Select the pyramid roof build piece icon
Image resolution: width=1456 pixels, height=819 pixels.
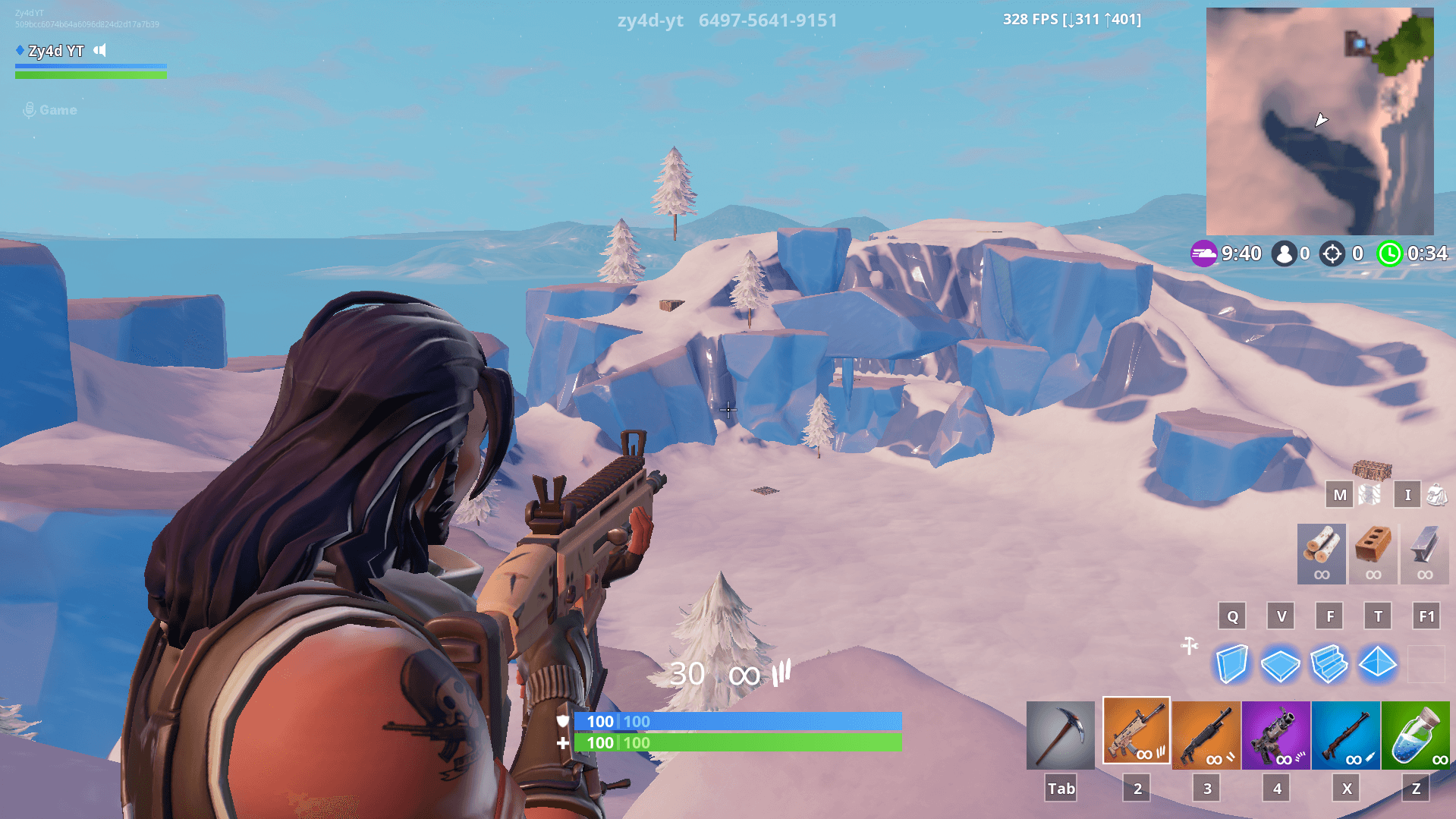[1377, 664]
